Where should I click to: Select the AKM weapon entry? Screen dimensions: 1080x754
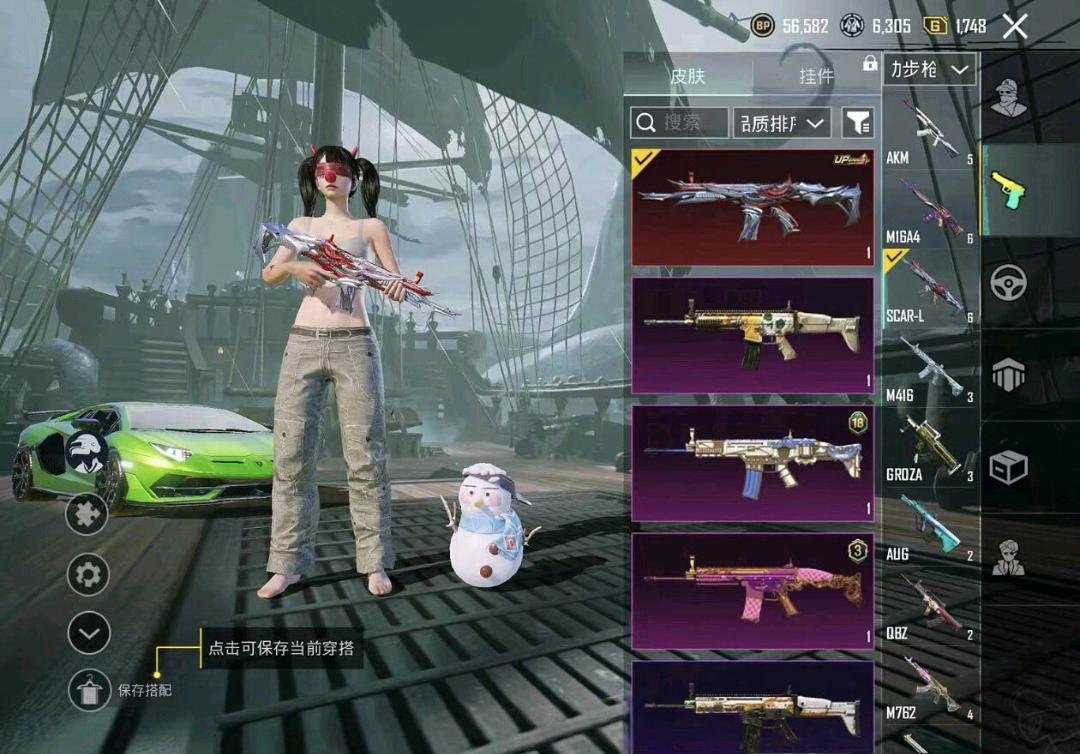930,134
